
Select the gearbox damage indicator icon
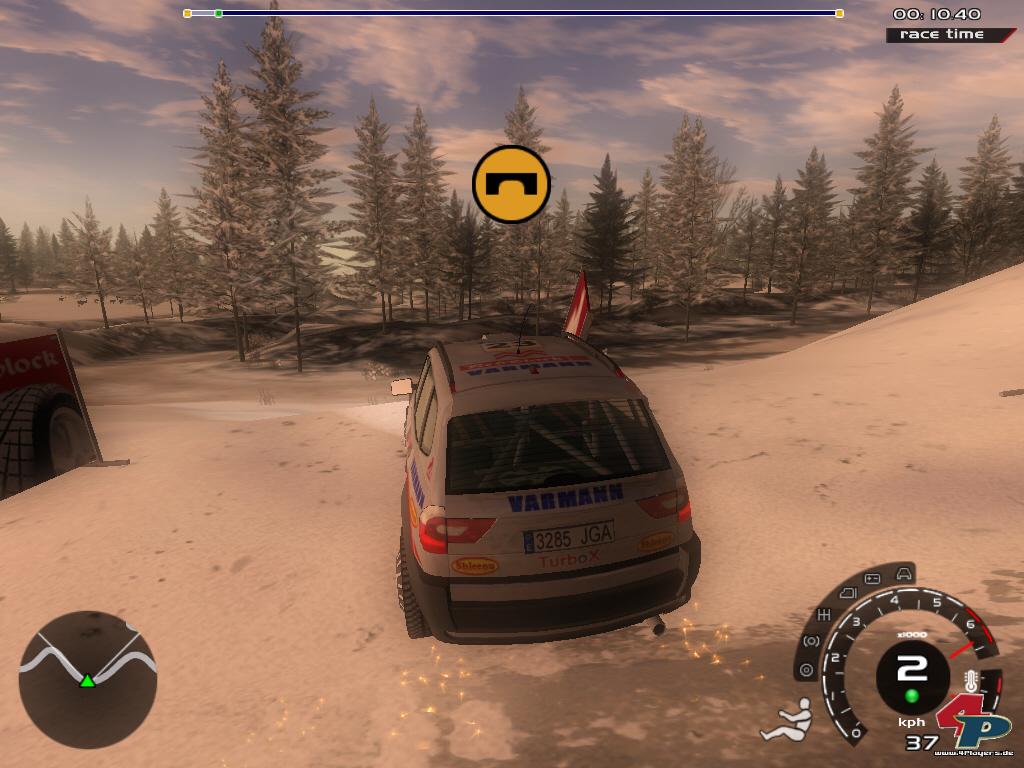[x=825, y=614]
